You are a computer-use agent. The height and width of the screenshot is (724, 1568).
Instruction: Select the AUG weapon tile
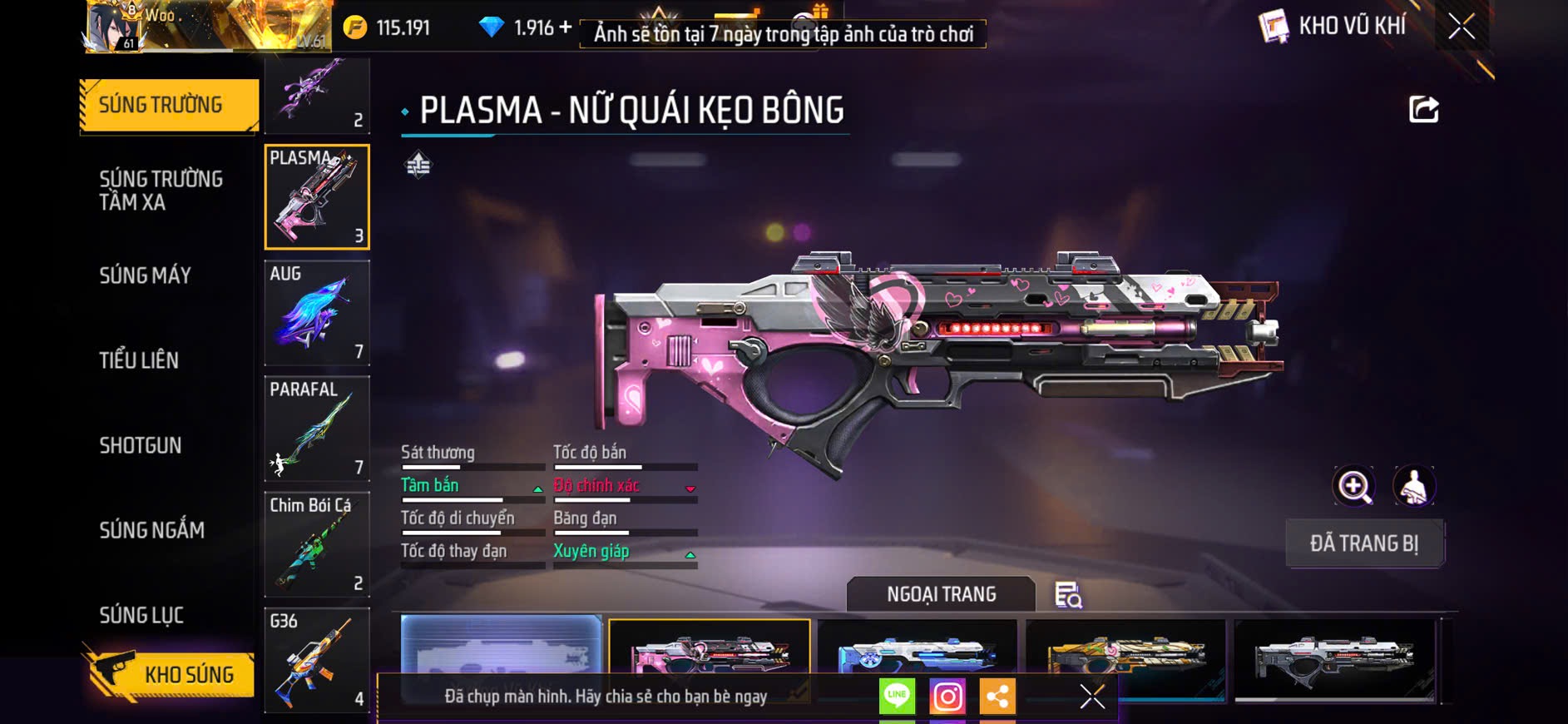[317, 313]
